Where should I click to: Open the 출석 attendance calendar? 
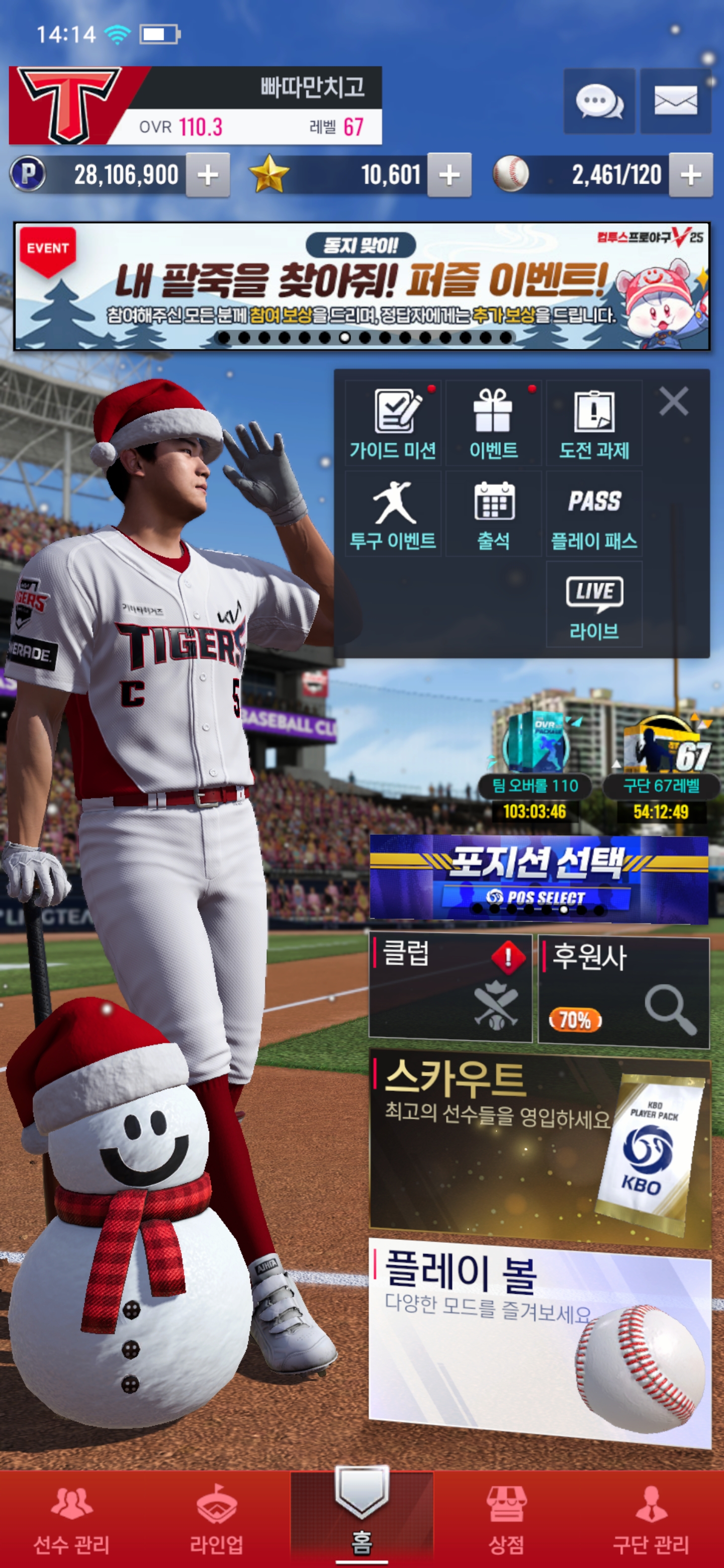[x=493, y=514]
